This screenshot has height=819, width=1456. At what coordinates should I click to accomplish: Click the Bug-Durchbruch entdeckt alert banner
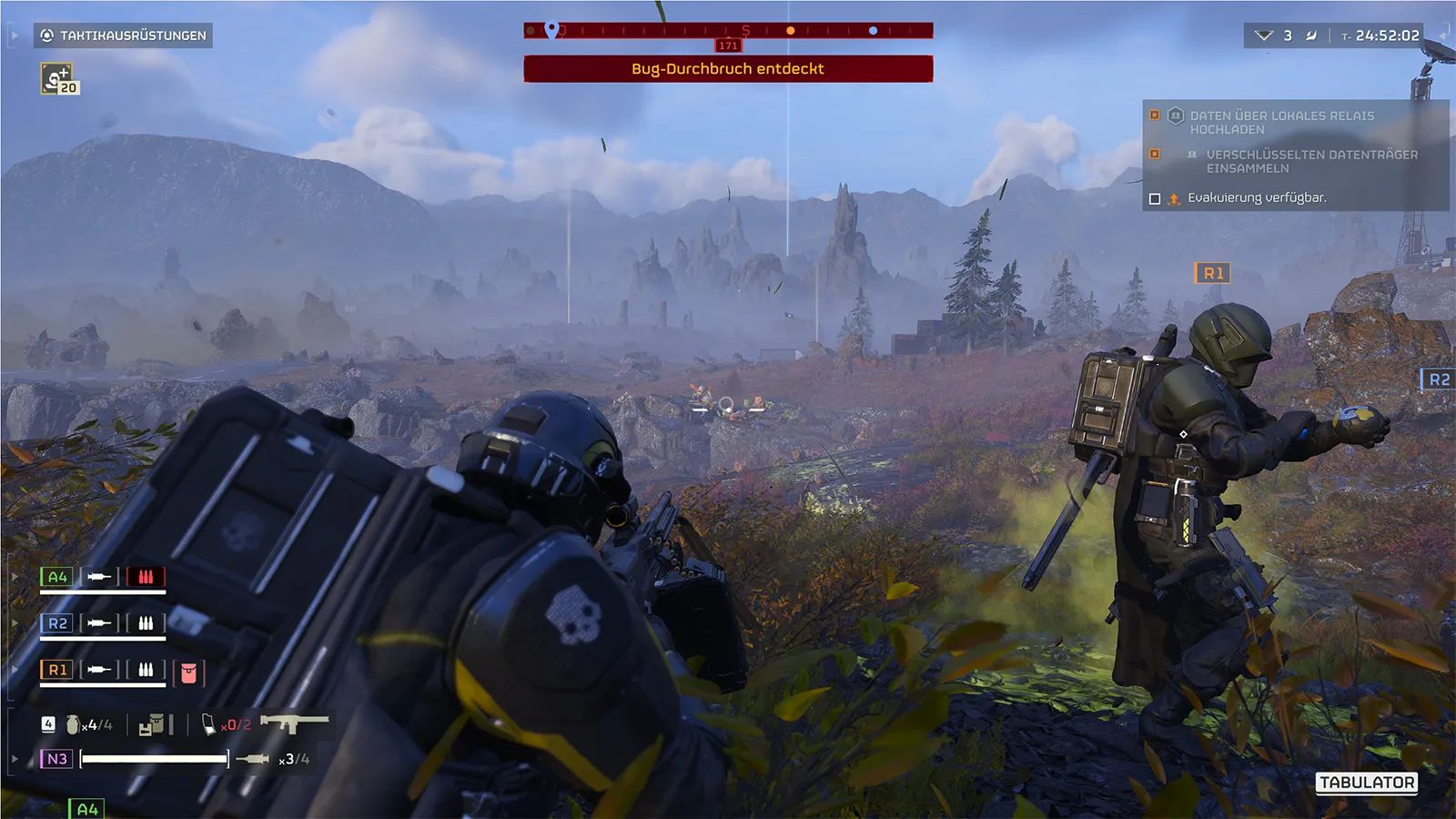coord(727,67)
